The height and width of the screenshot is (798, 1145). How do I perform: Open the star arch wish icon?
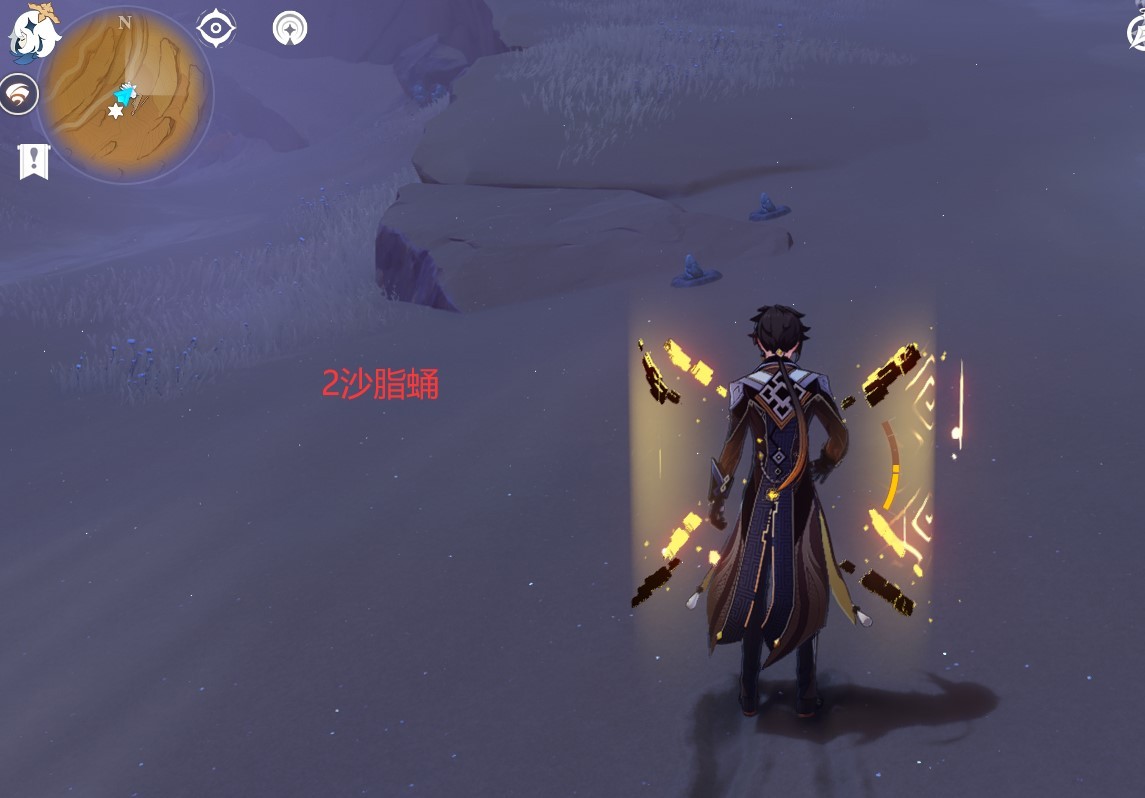pyautogui.click(x=290, y=28)
